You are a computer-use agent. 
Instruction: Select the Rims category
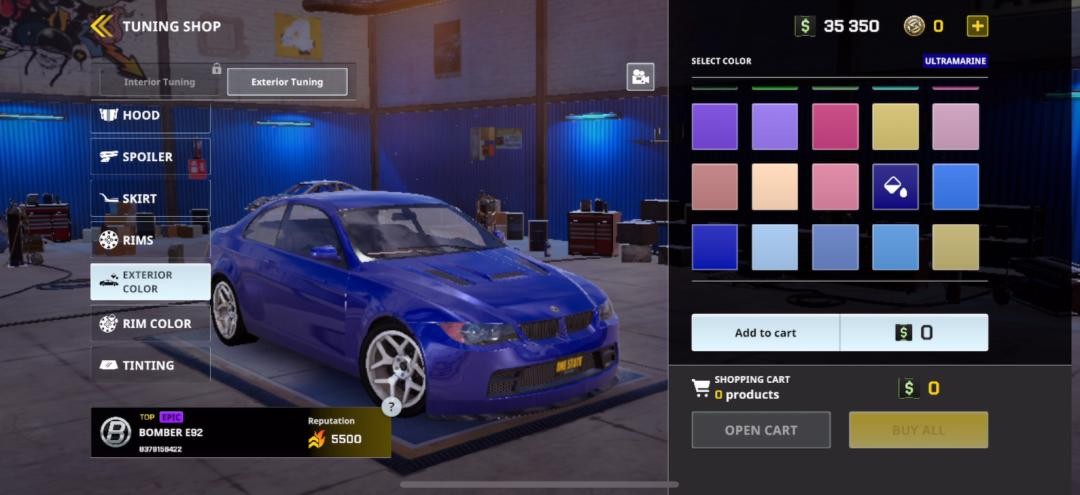click(x=150, y=240)
